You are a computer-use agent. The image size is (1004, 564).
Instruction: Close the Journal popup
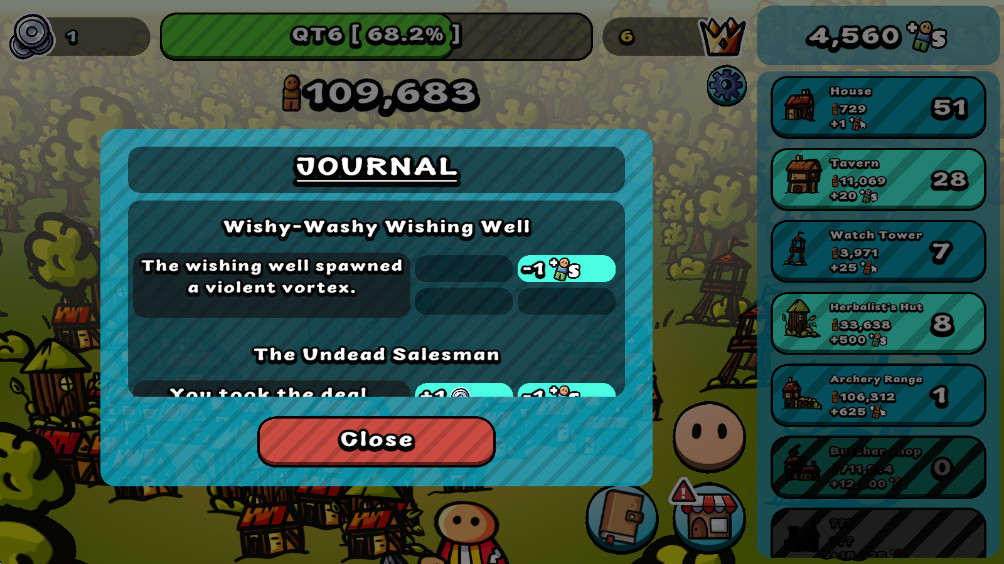tap(376, 440)
